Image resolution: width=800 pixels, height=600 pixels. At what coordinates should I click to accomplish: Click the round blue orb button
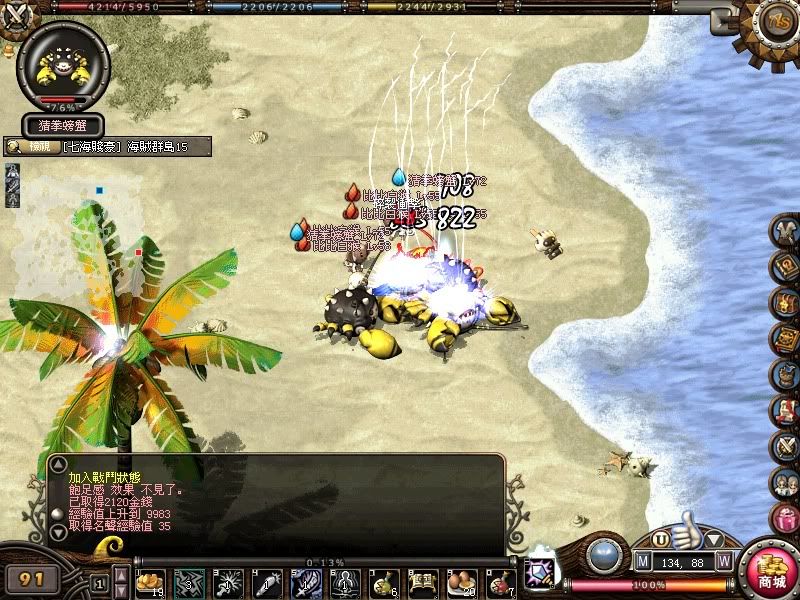(x=603, y=555)
